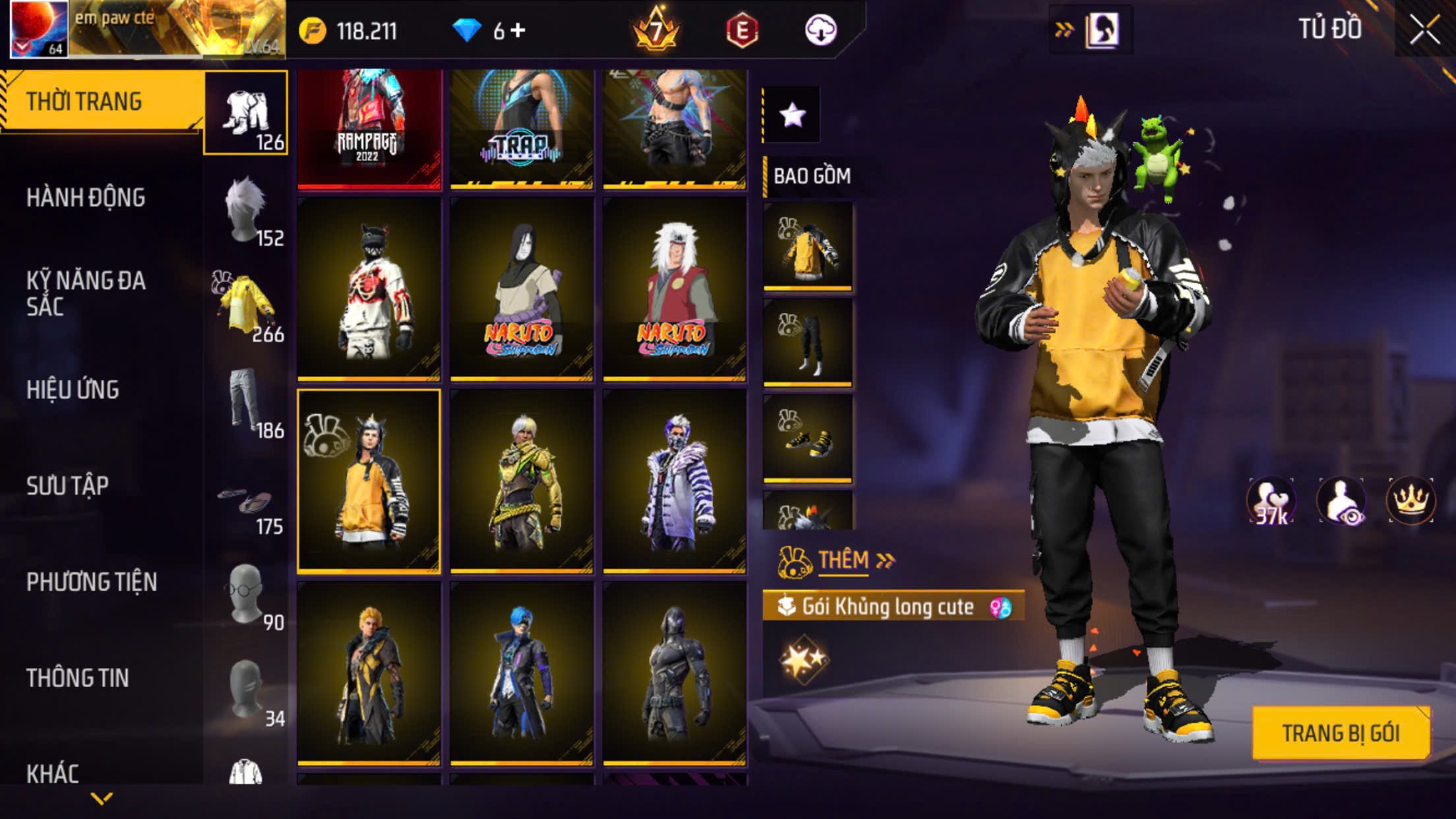Switch to the PHƯƠNG TIỆN category
Viewport: 1456px width, 819px height.
coord(92,582)
